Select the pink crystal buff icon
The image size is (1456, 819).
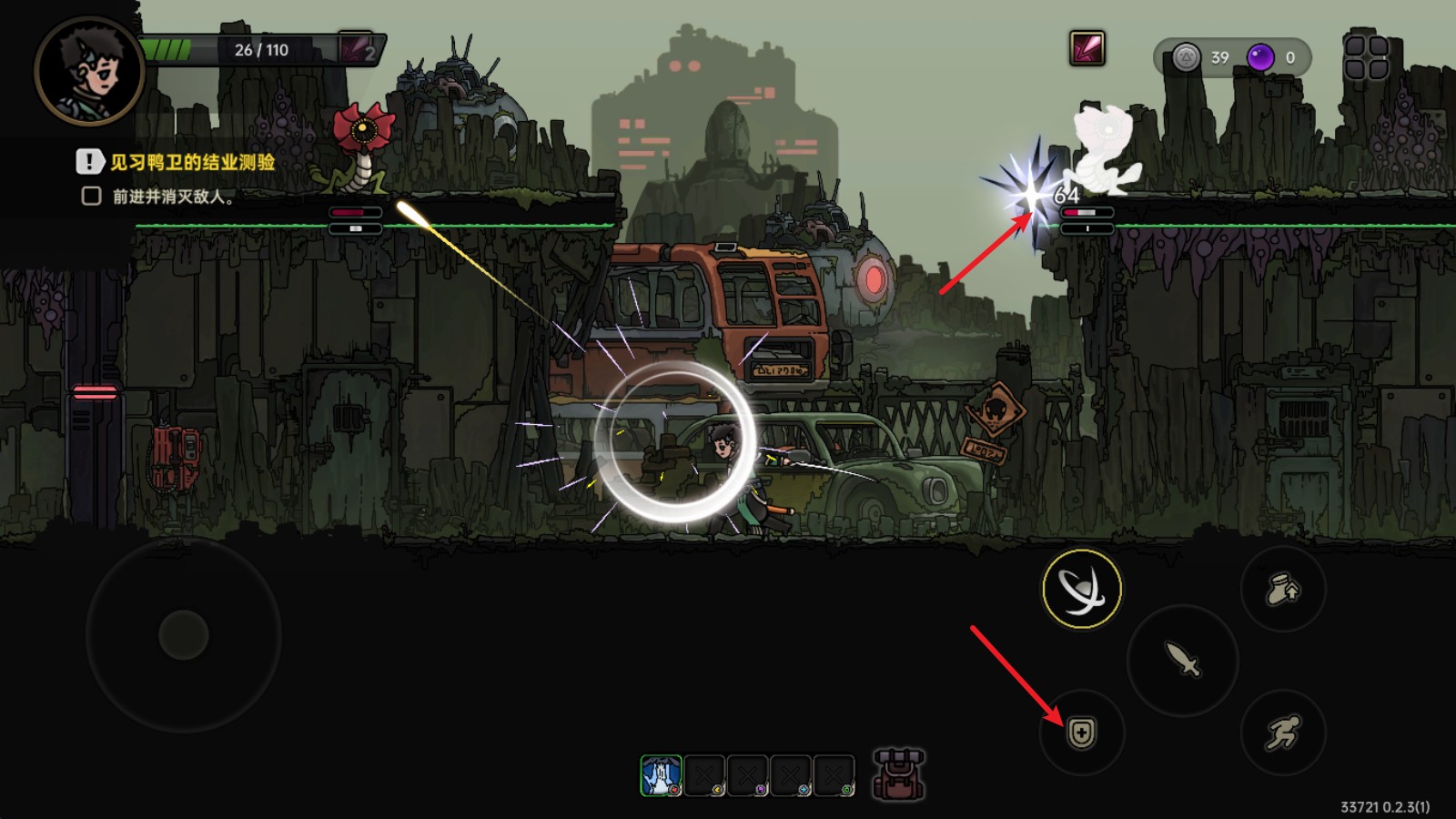click(1087, 48)
